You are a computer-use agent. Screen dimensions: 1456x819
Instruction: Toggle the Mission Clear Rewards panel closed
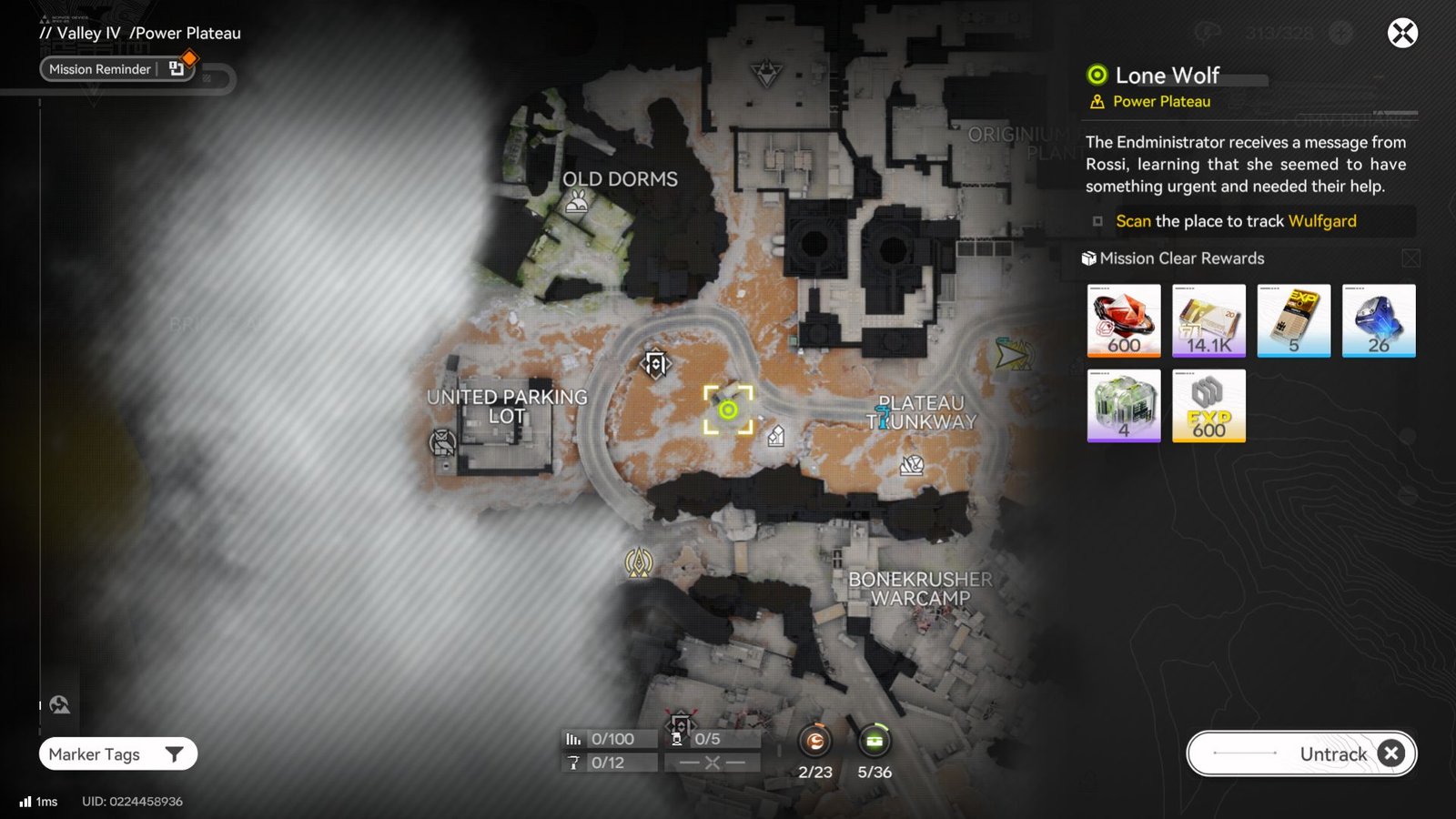1410,258
